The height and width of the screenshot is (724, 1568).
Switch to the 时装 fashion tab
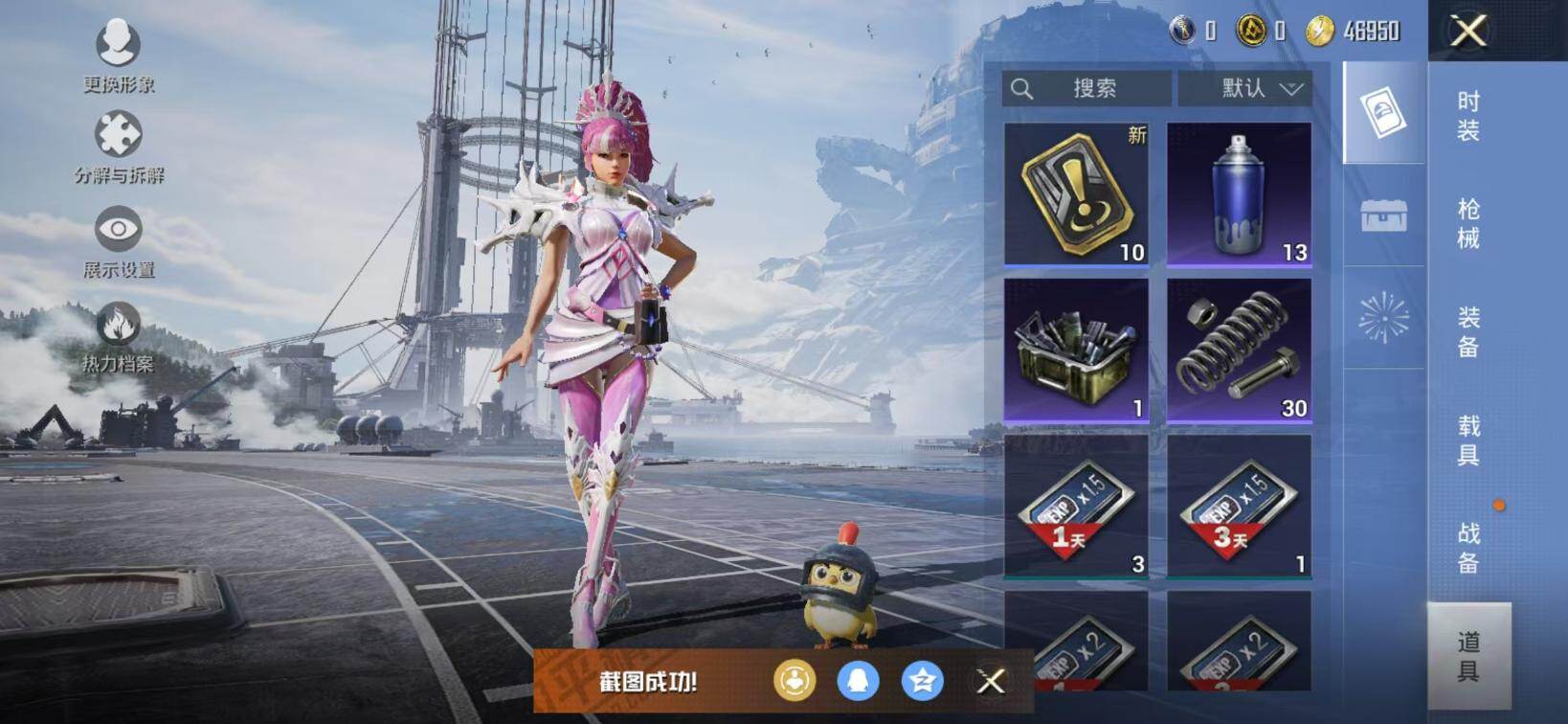[x=1468, y=116]
